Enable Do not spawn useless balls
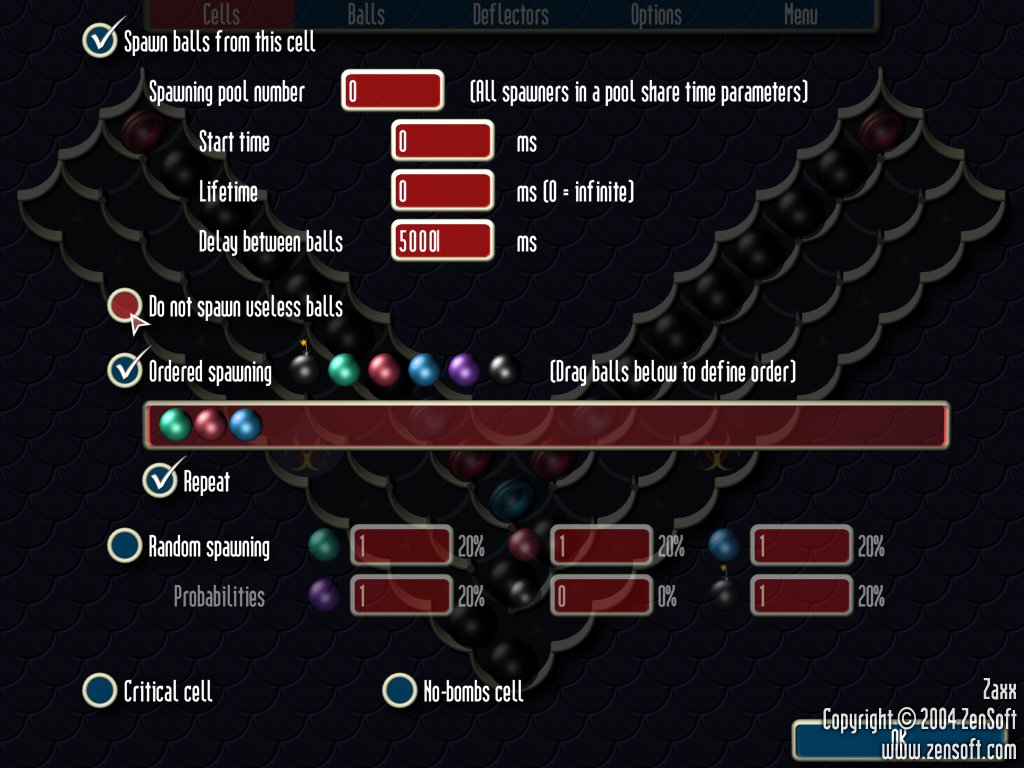Image resolution: width=1024 pixels, height=768 pixels. 125,306
